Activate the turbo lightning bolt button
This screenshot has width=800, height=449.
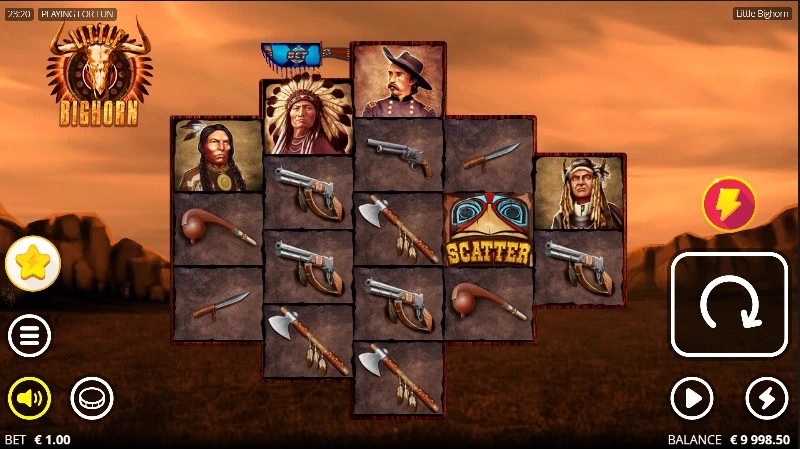coord(767,399)
